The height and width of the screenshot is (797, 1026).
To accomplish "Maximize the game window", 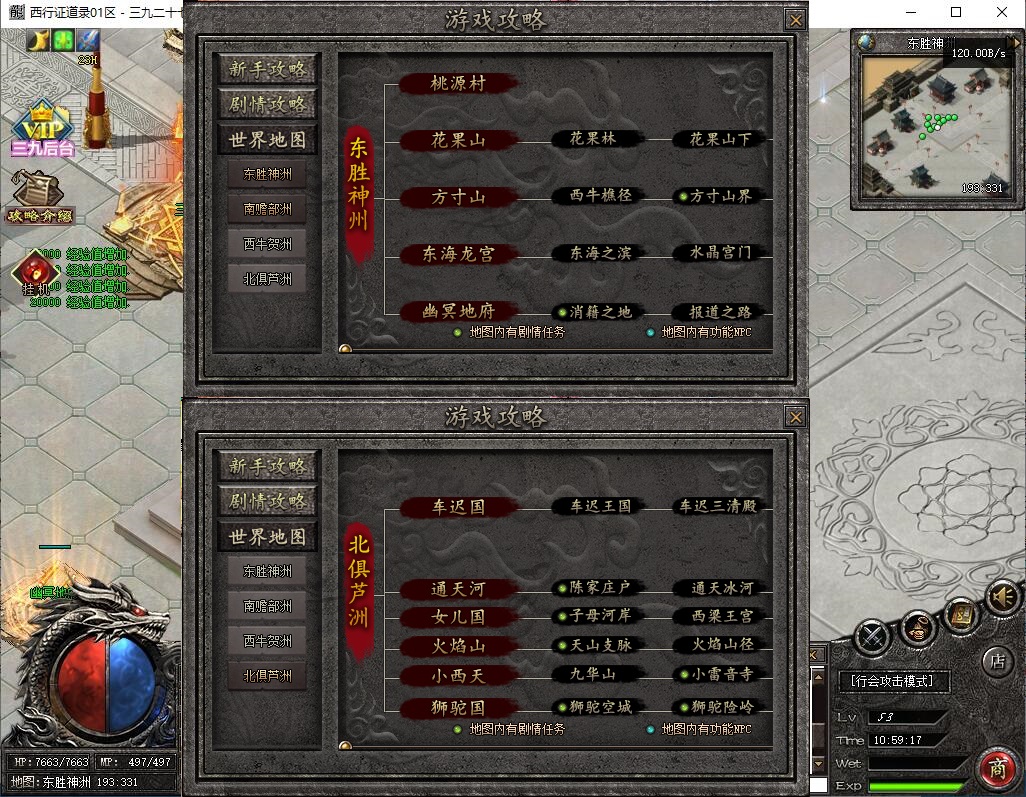I will pos(955,13).
